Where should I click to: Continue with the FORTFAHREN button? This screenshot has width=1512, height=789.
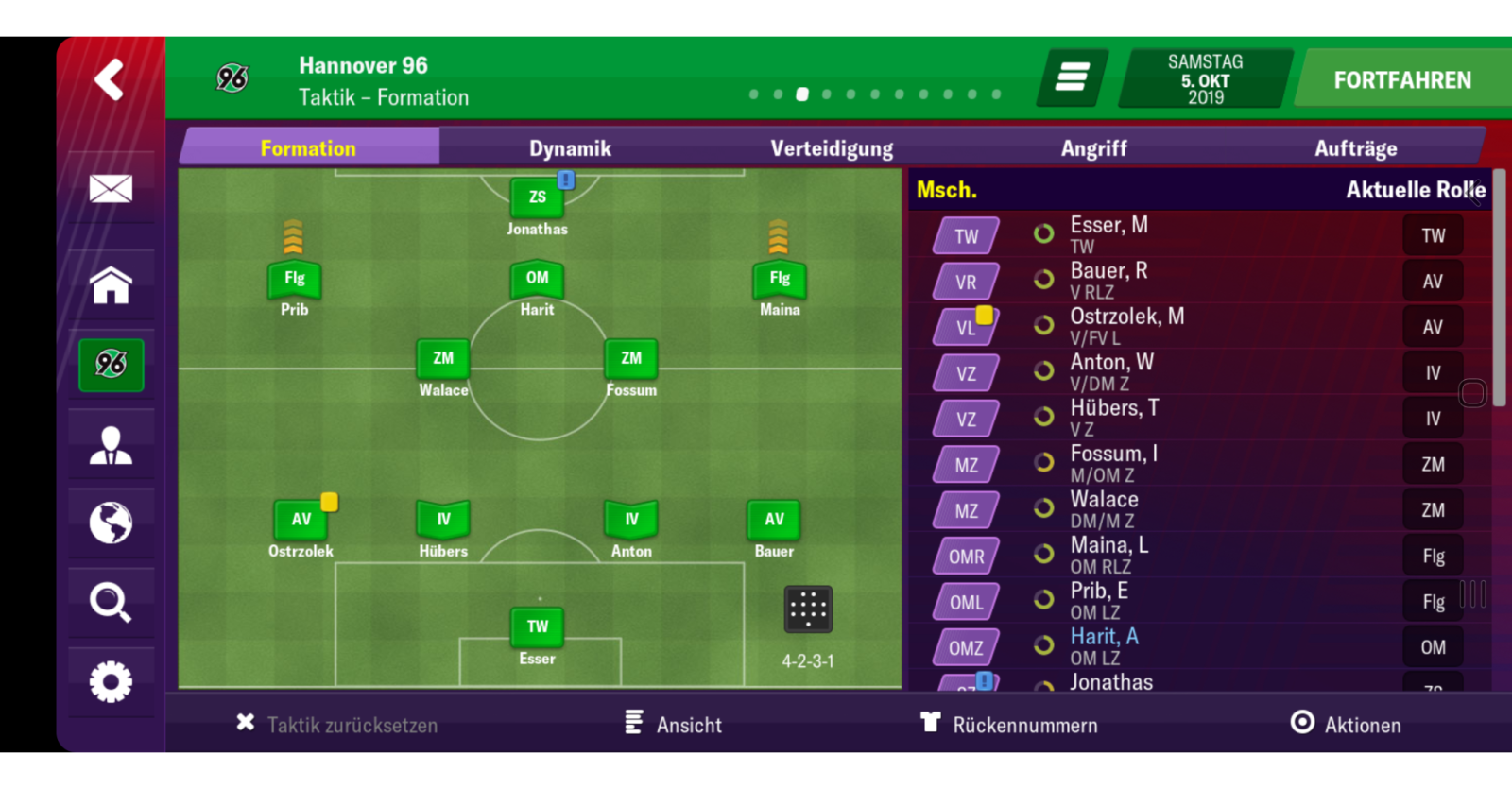pyautogui.click(x=1401, y=80)
